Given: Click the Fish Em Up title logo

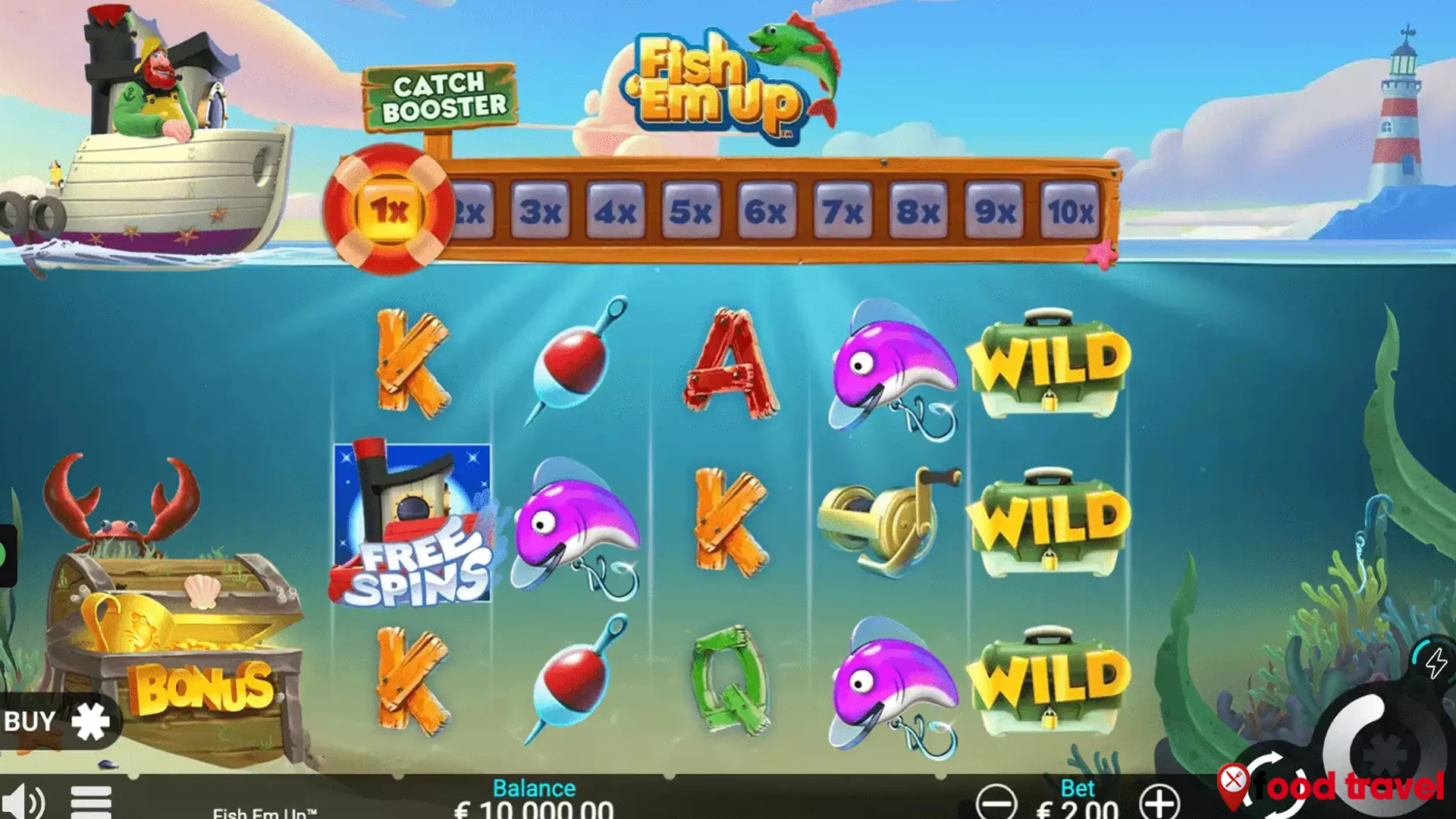Looking at the screenshot, I should coord(720,83).
